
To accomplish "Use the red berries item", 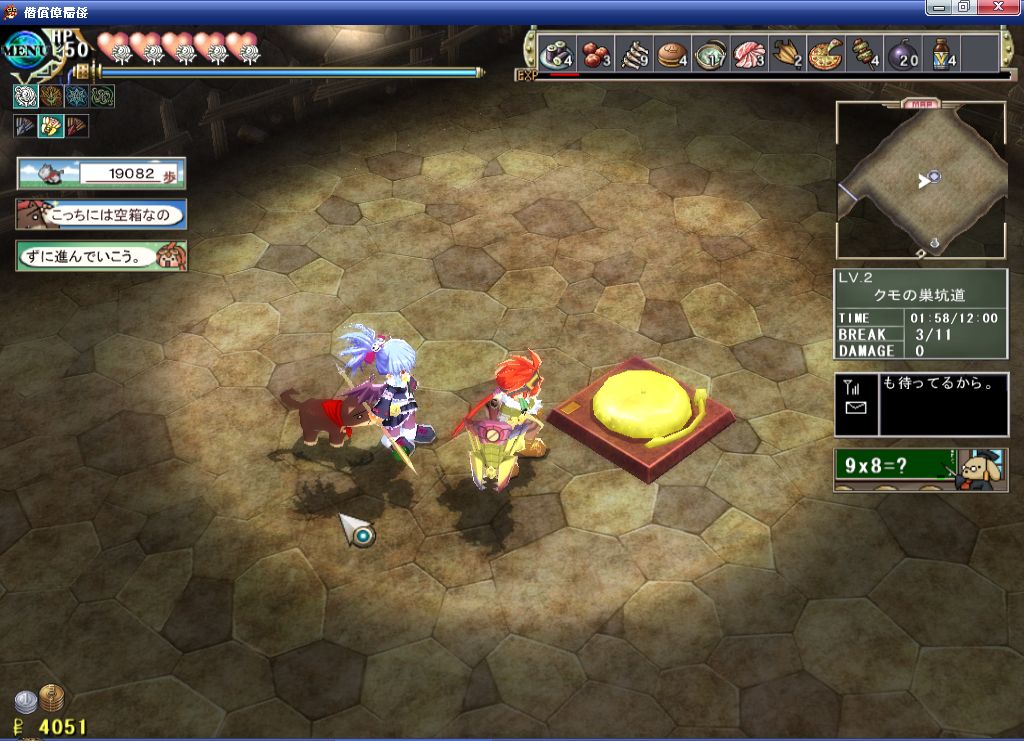I will tap(597, 54).
